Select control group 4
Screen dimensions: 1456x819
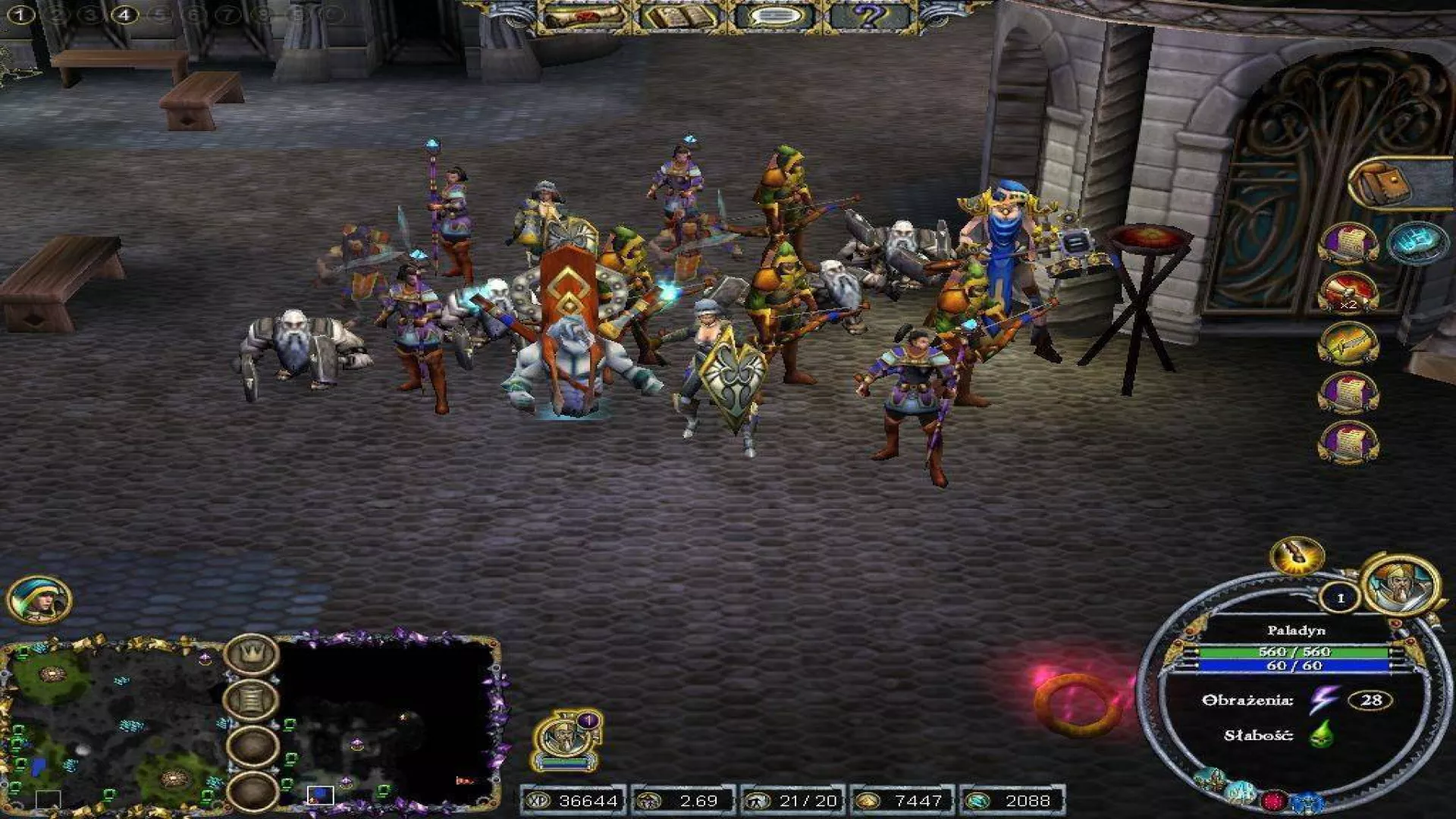(124, 14)
